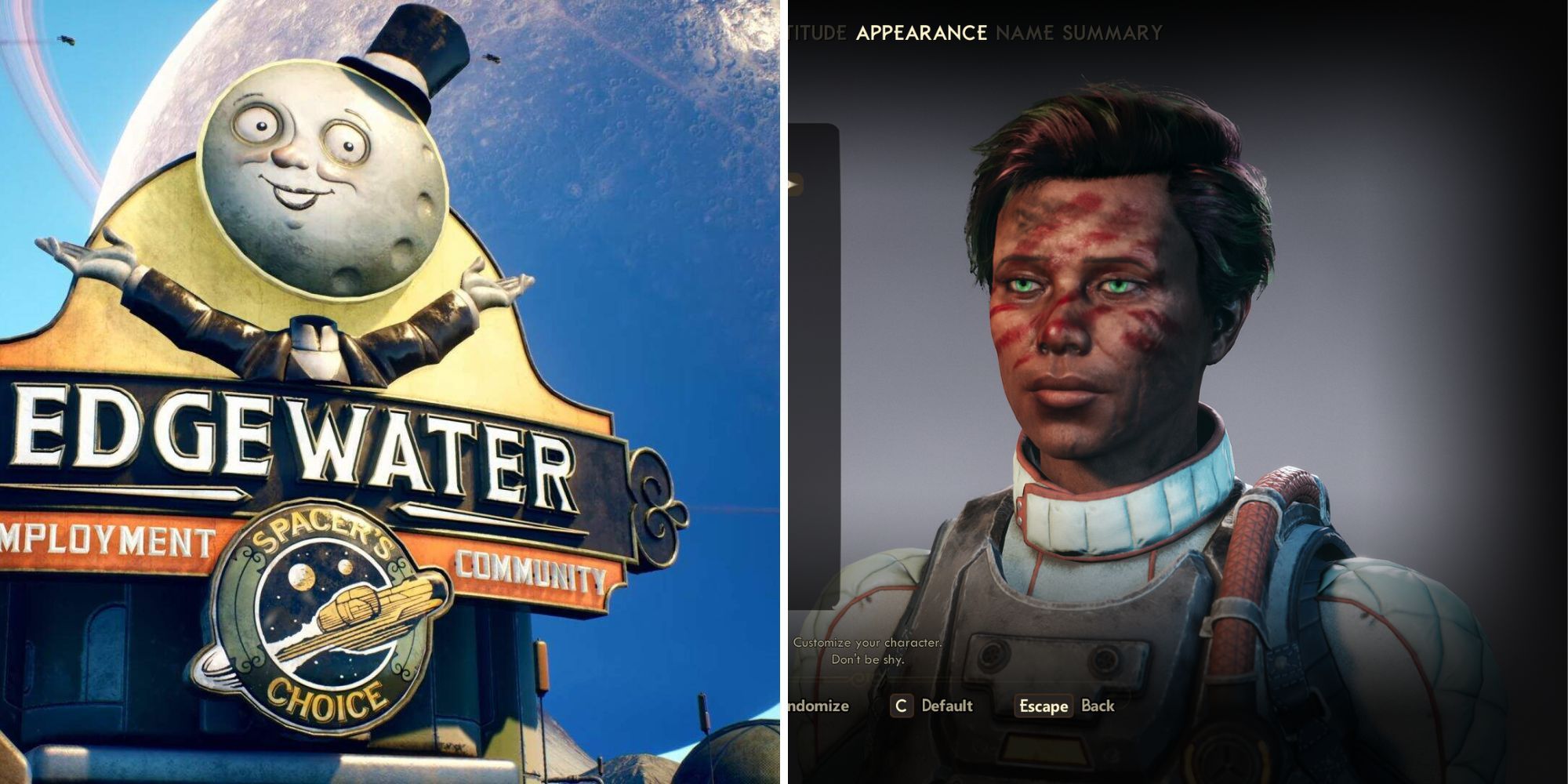Click the Escape key prompt label
This screenshot has width=1568, height=784.
point(1044,706)
